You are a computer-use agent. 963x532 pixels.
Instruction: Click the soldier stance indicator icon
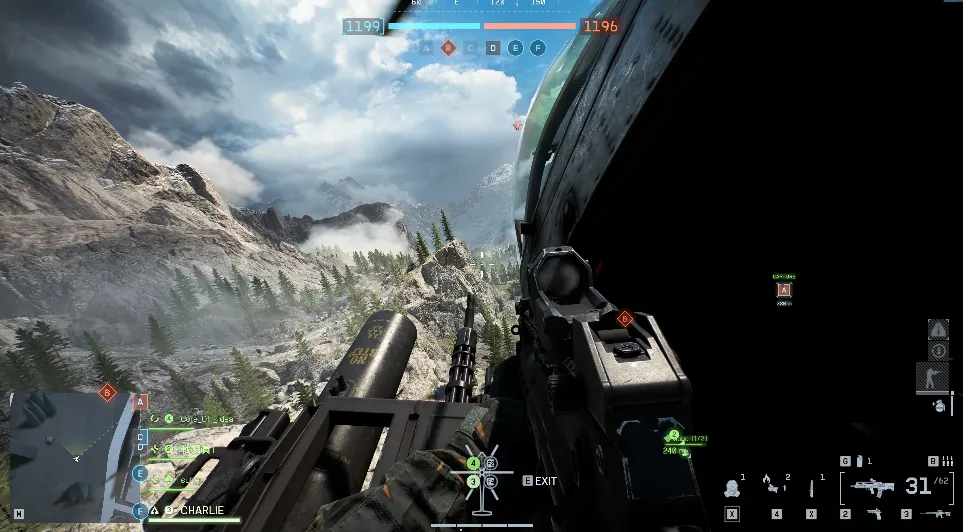coord(932,377)
